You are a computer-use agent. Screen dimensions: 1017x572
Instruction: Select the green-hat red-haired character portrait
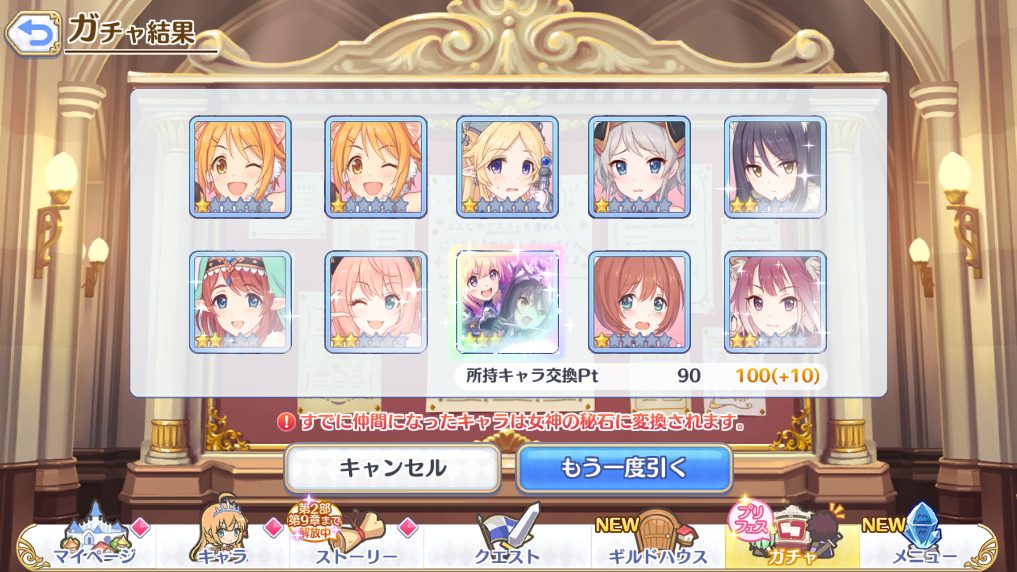(240, 301)
